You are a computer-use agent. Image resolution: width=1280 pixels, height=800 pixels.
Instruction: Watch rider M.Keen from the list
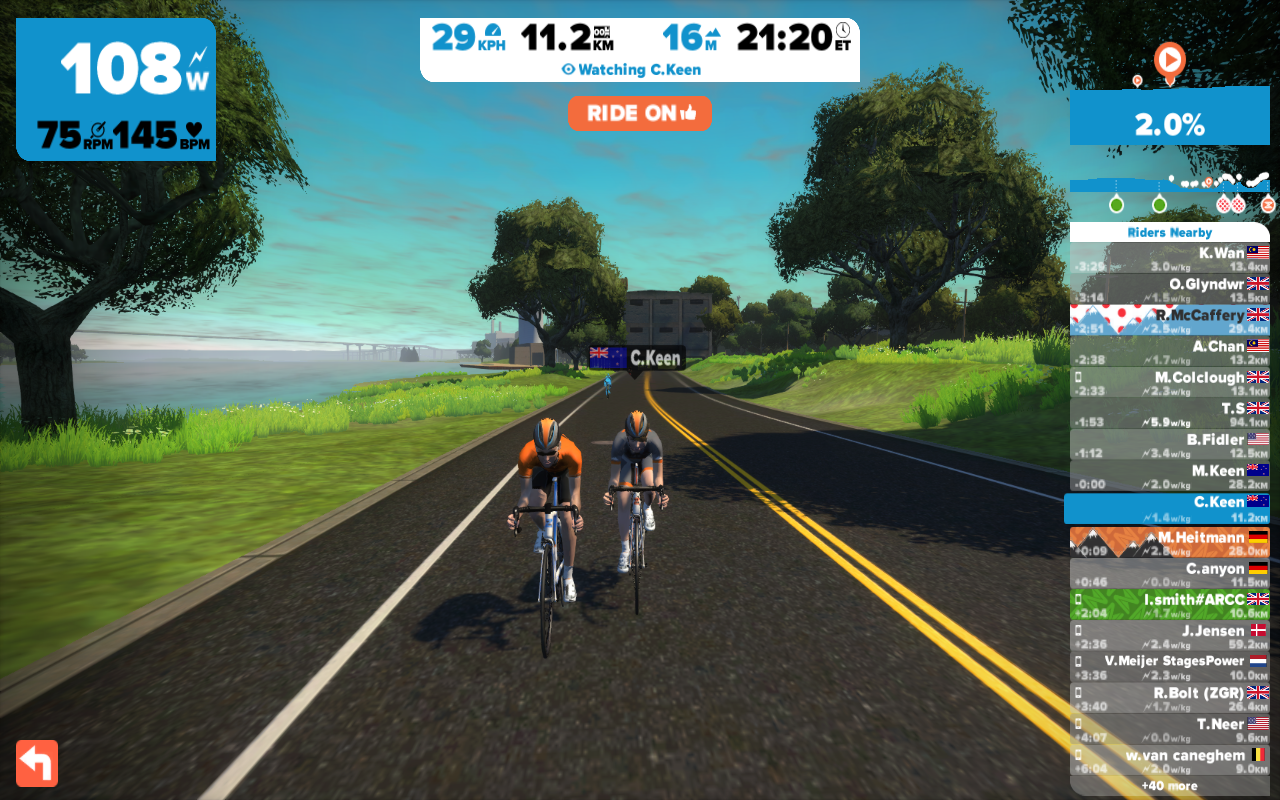tap(1169, 477)
